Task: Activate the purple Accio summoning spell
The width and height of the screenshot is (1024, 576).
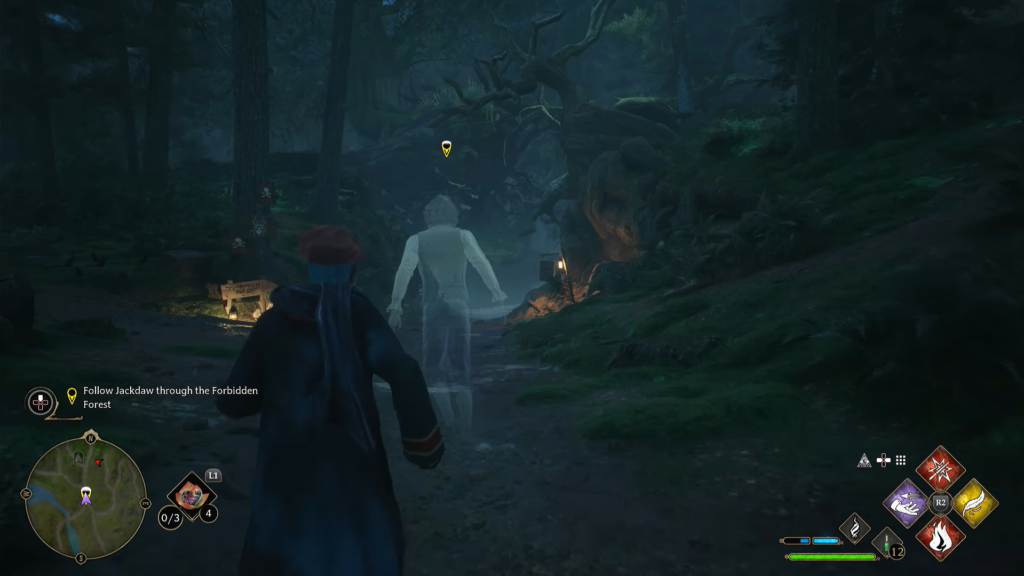Action: 906,502
